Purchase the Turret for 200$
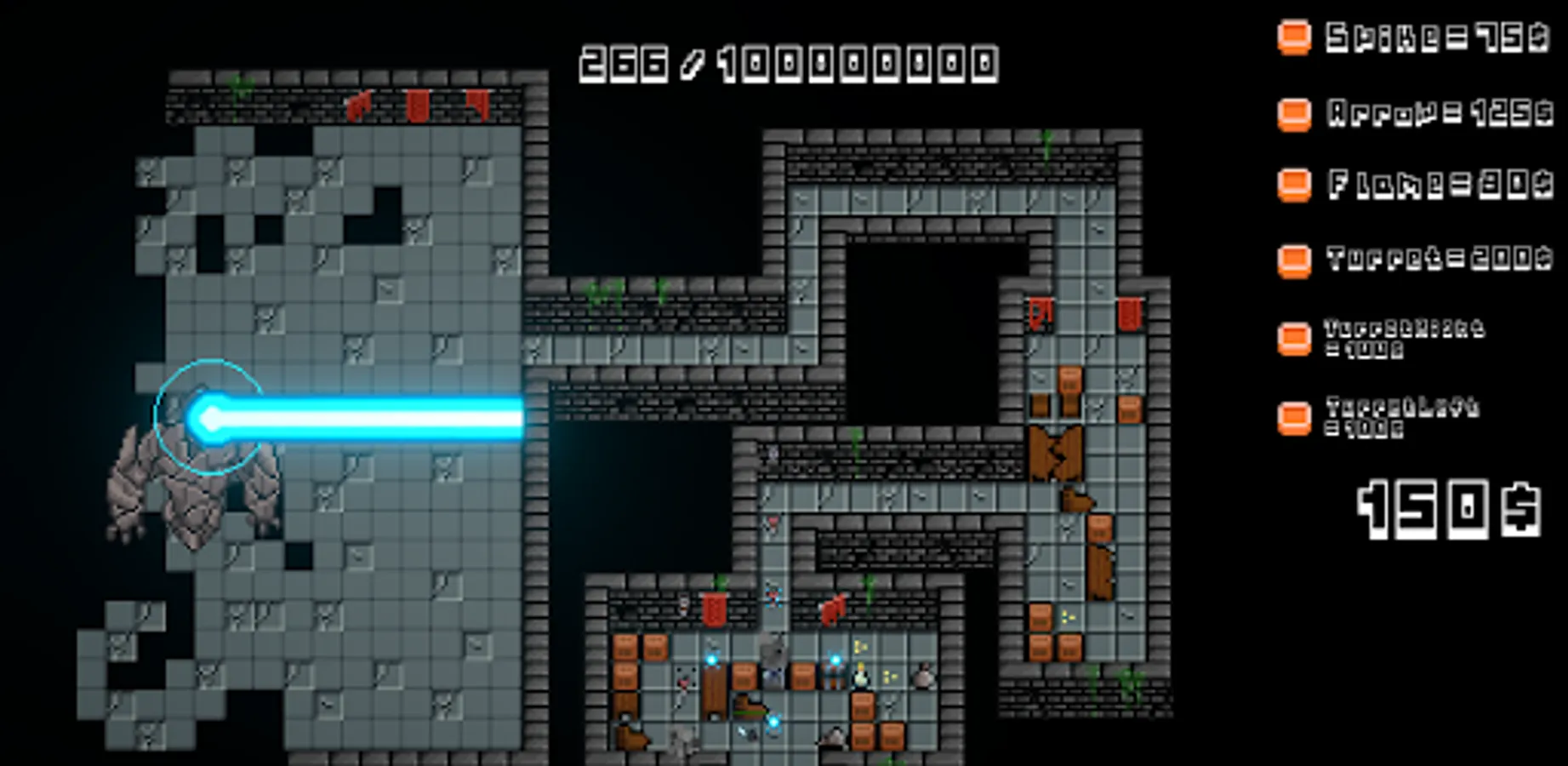Screen dimensions: 1568x766 coord(1294,260)
